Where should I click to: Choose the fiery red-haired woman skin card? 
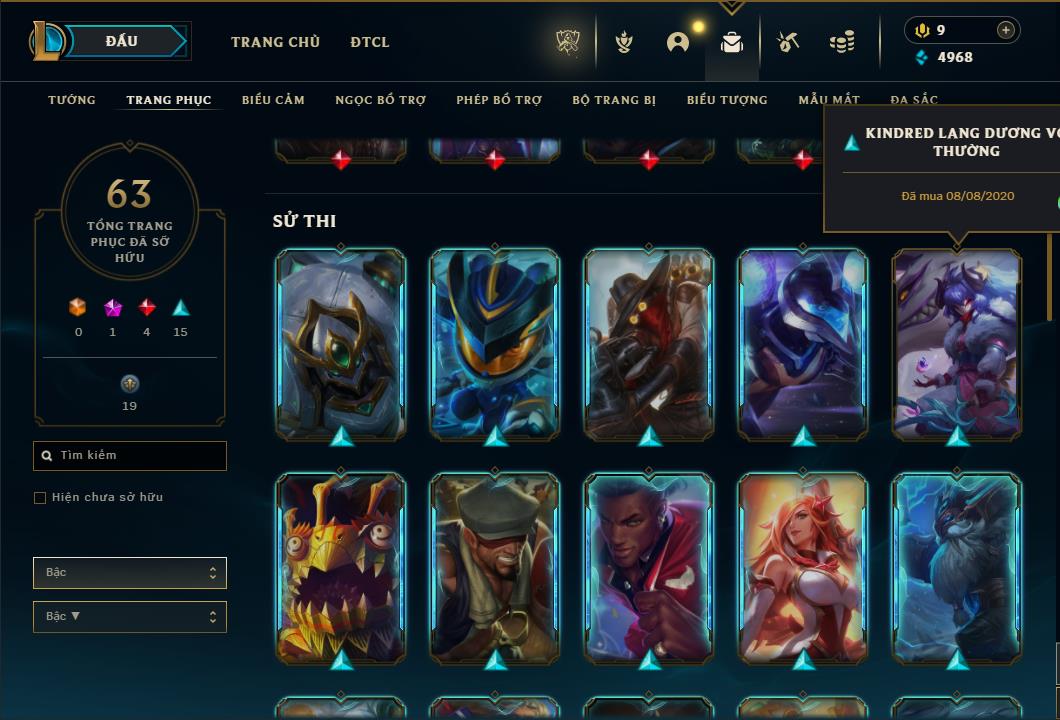point(803,568)
